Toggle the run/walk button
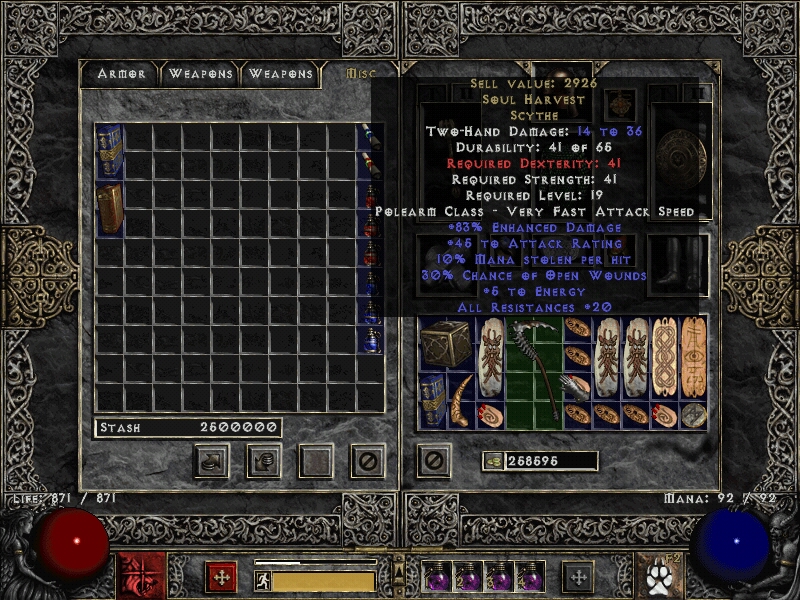The width and height of the screenshot is (800, 600). tap(262, 580)
